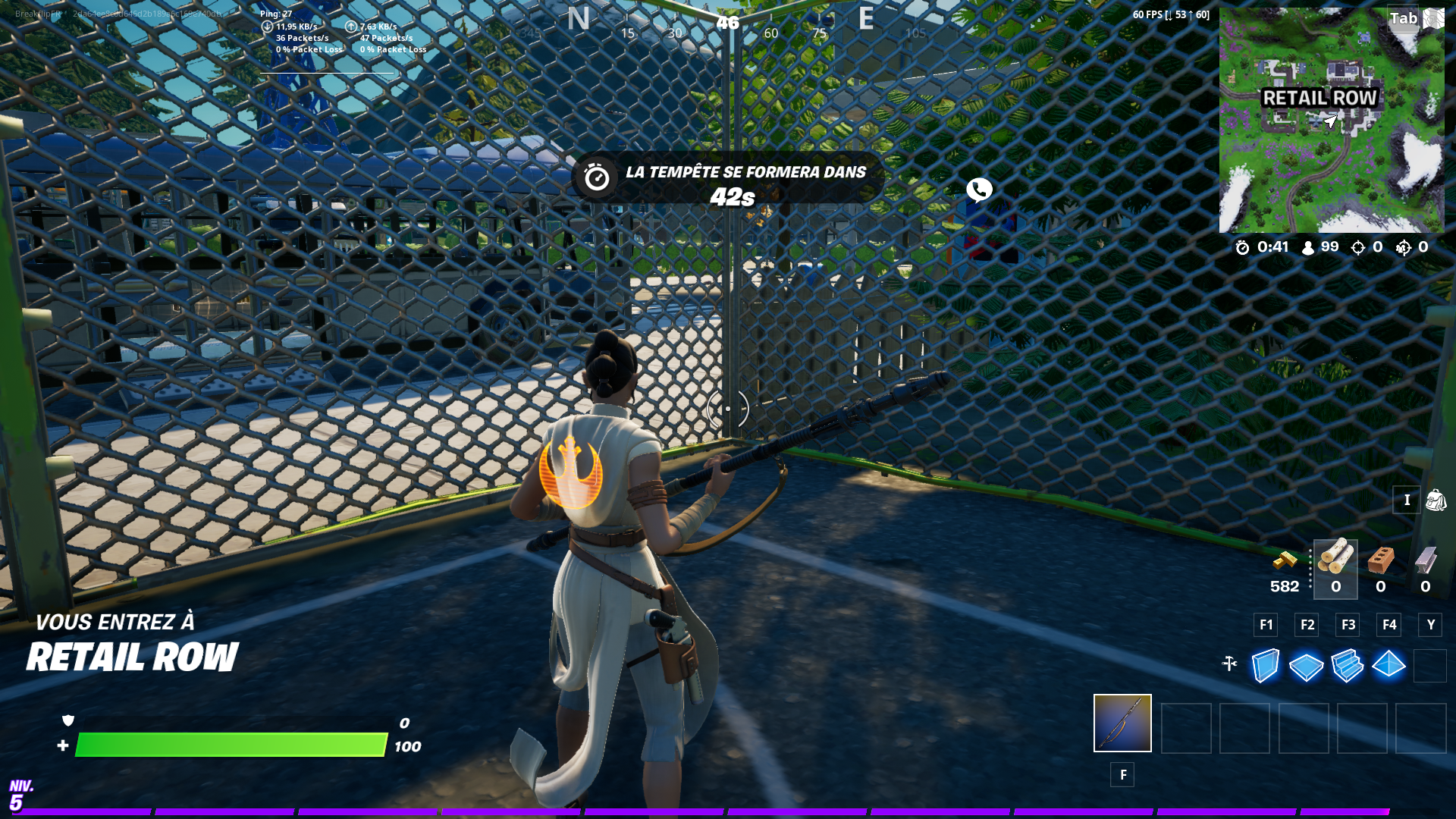Select the floor build piece
The width and height of the screenshot is (1456, 819).
(x=1306, y=665)
